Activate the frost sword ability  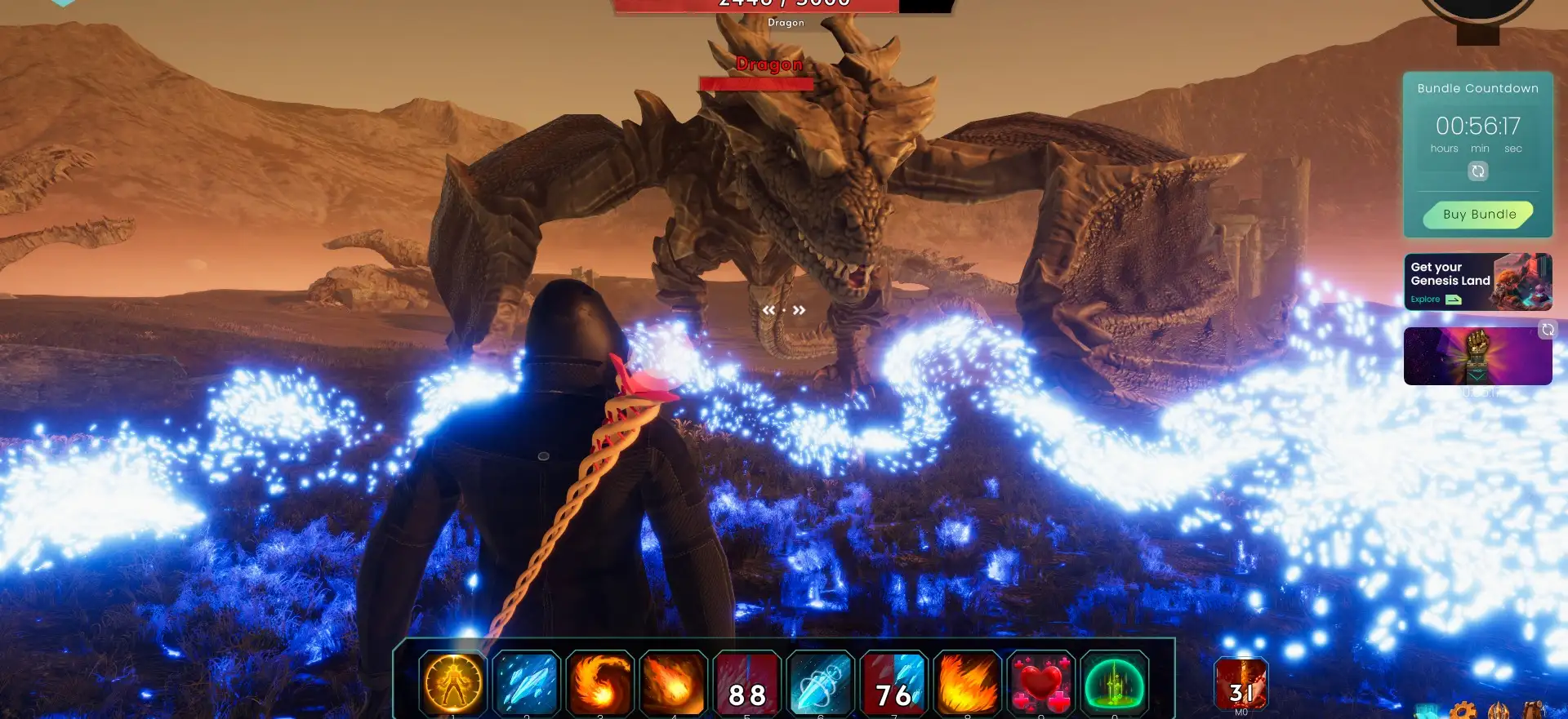[821, 684]
